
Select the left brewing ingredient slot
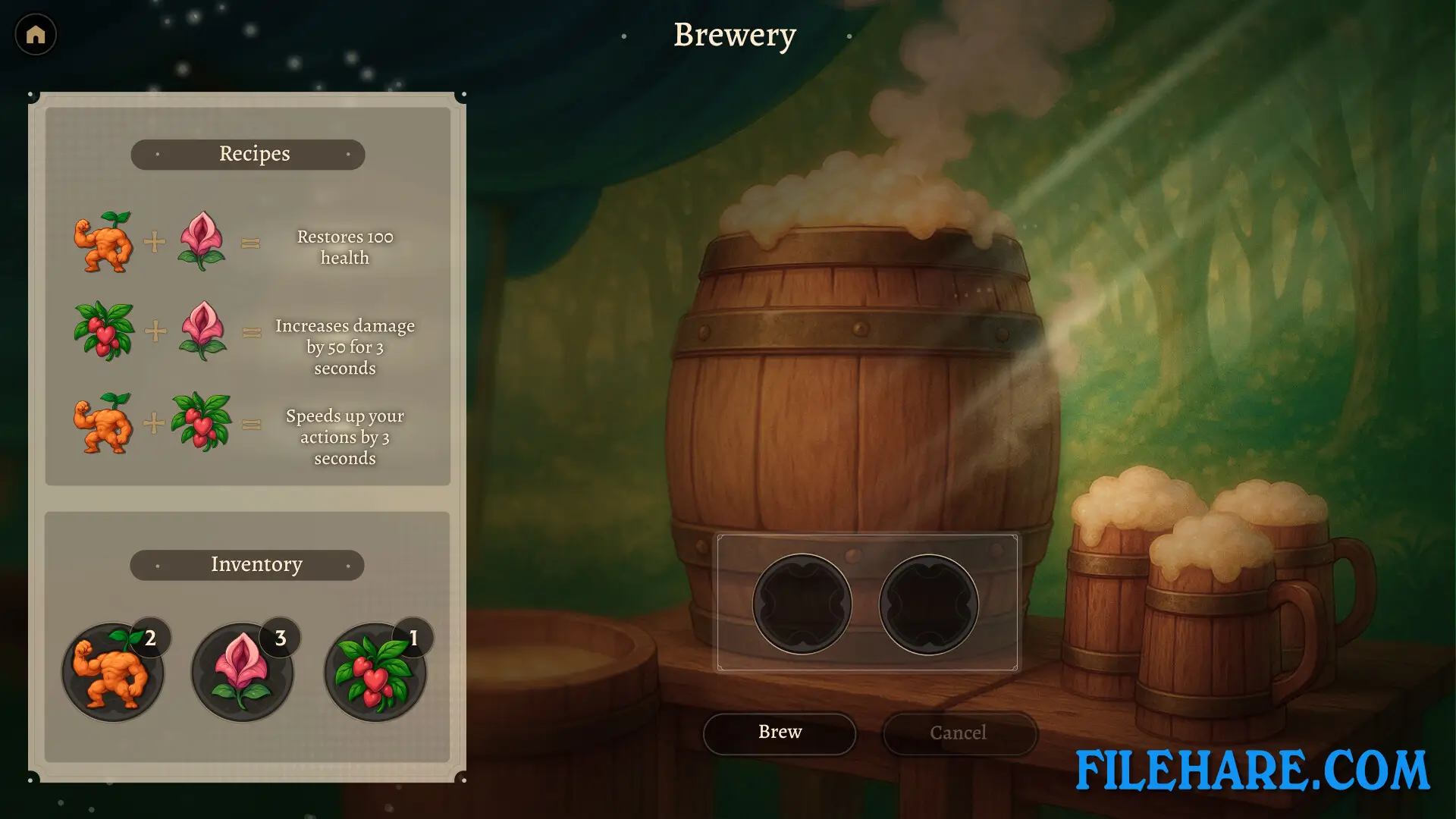tap(804, 603)
